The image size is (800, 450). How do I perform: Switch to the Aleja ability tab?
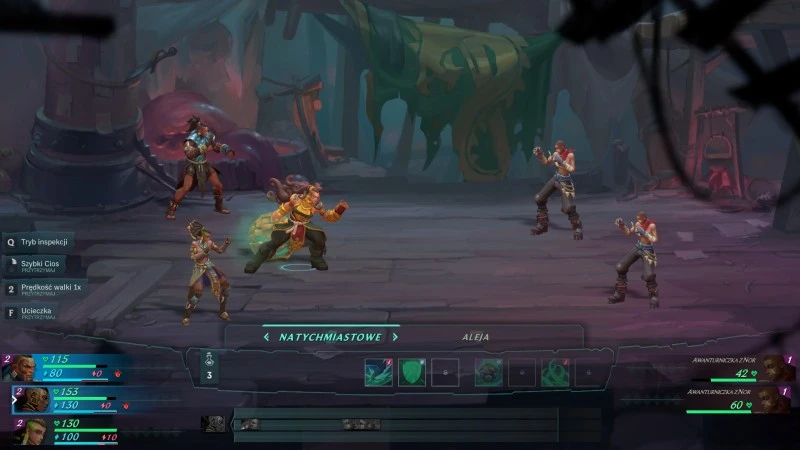click(x=476, y=337)
